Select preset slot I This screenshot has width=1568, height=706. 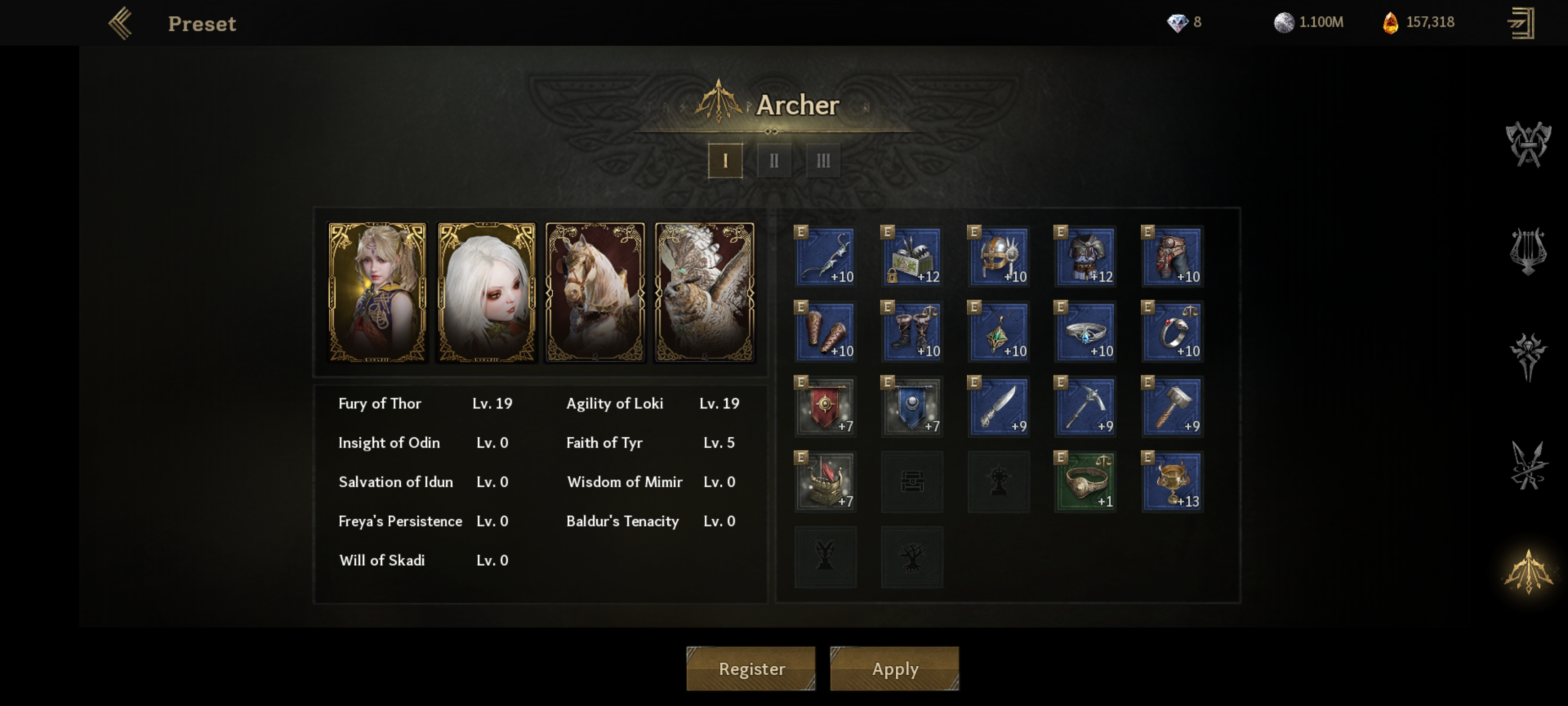click(x=725, y=161)
